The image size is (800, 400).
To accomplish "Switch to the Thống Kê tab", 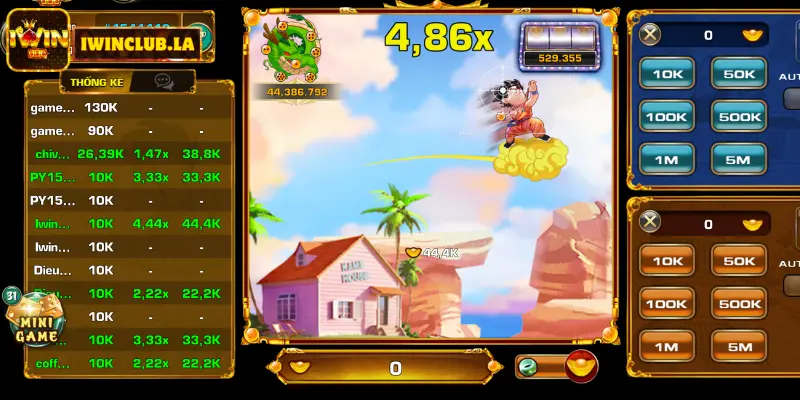I will point(91,82).
